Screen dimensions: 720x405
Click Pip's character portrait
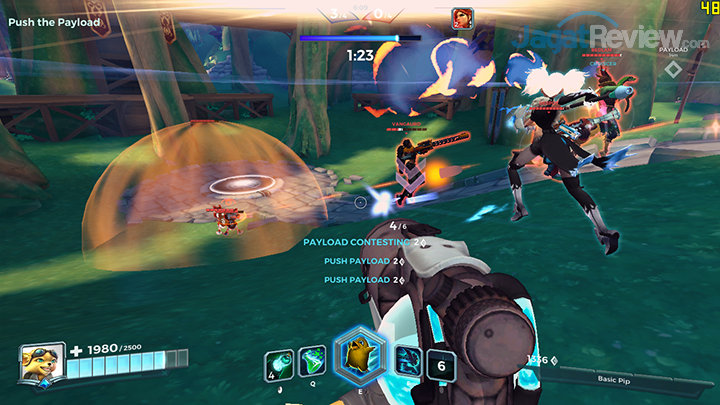(42, 362)
